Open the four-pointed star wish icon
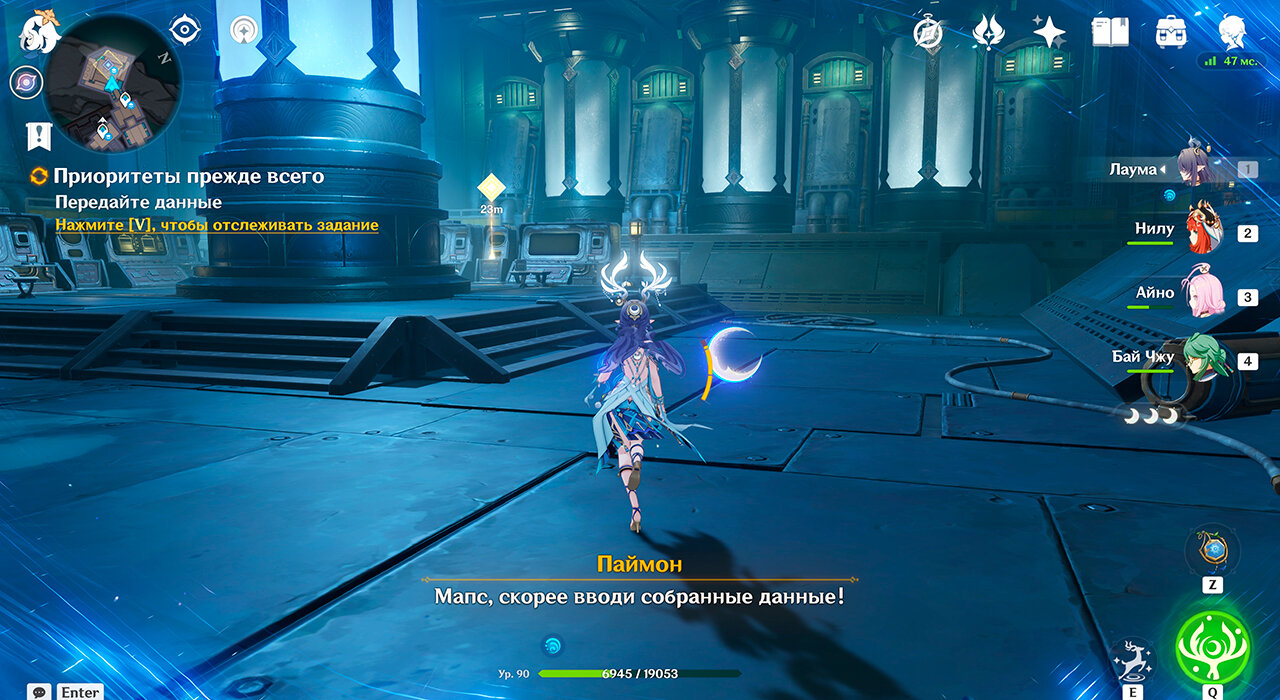Image resolution: width=1280 pixels, height=700 pixels. tap(1049, 32)
